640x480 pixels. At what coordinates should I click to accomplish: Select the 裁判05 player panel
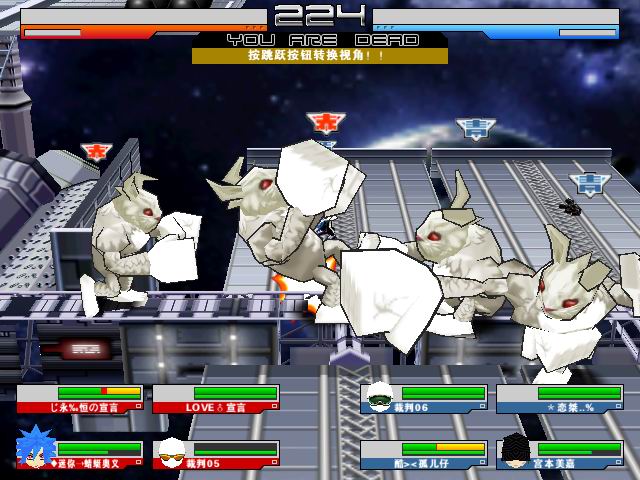tap(216, 455)
